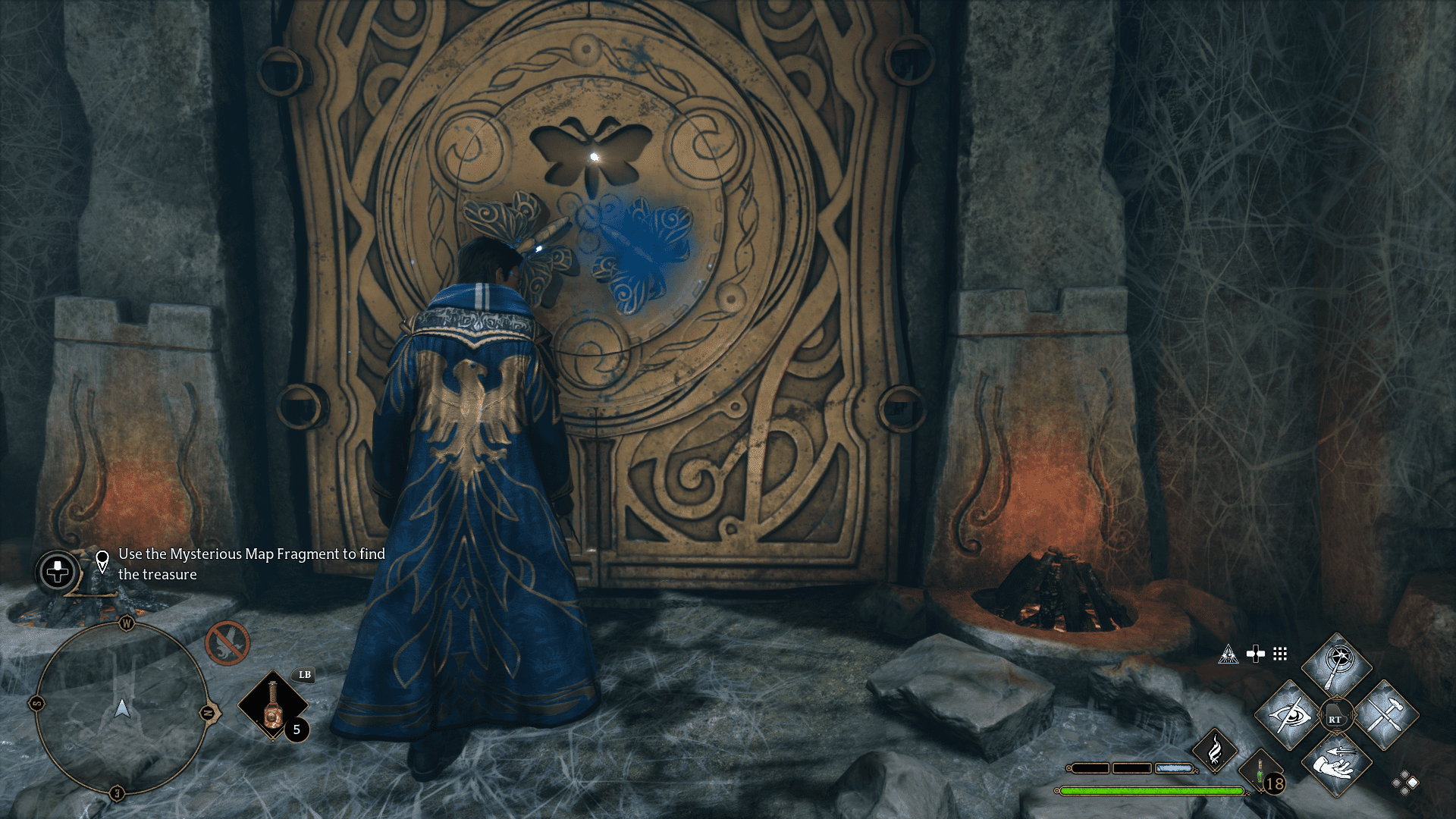The height and width of the screenshot is (819, 1456).
Task: Click the triangular eye indicator icon
Action: click(x=1228, y=655)
